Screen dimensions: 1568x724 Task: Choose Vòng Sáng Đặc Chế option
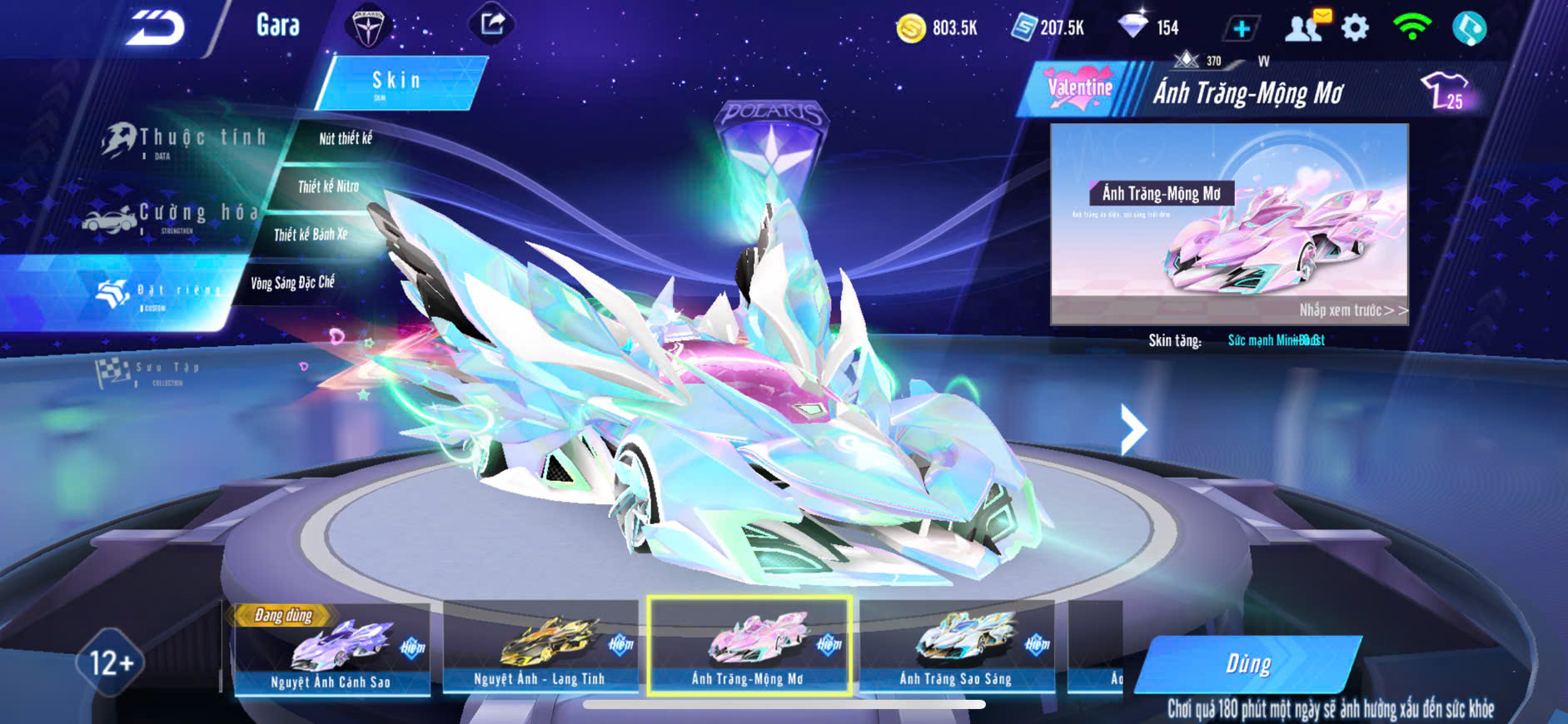(292, 283)
